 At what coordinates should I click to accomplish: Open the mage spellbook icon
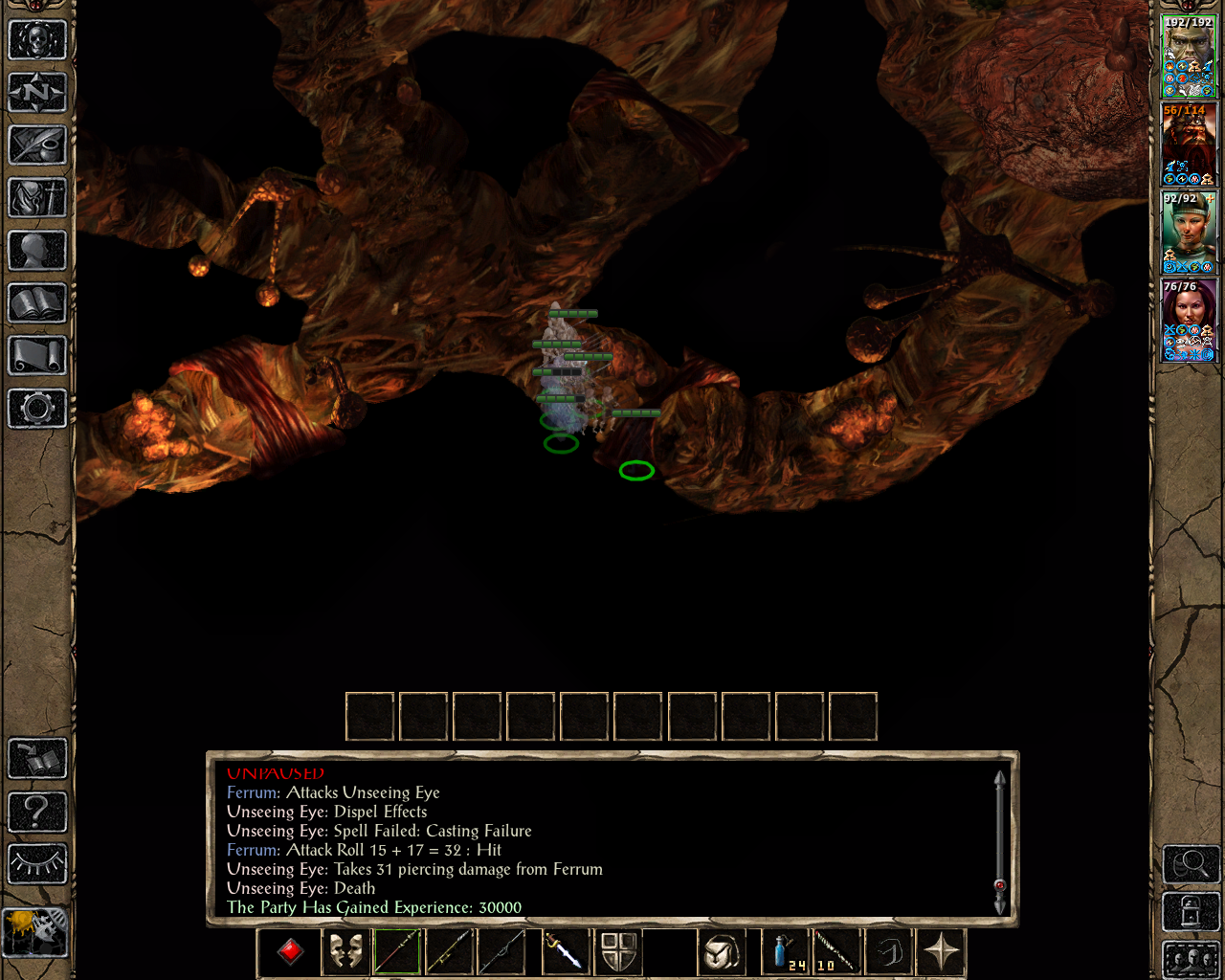point(38,303)
